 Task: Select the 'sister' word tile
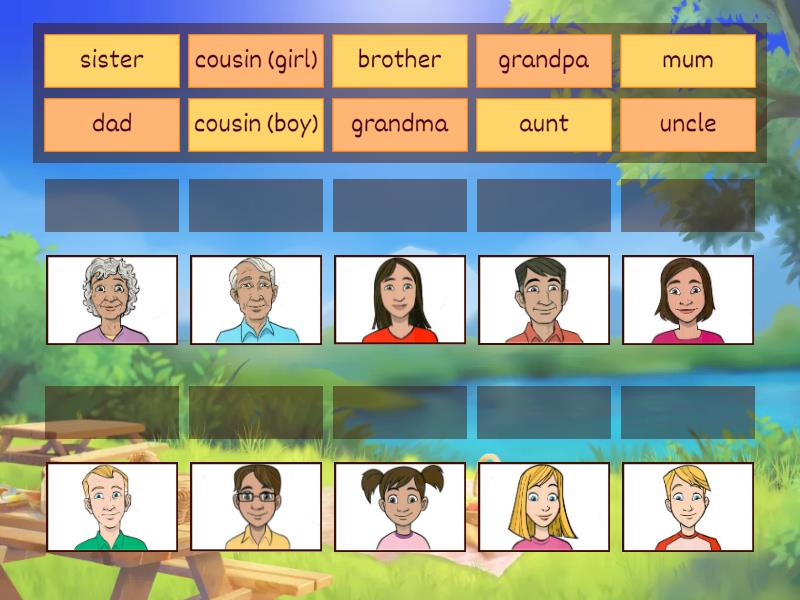point(112,60)
